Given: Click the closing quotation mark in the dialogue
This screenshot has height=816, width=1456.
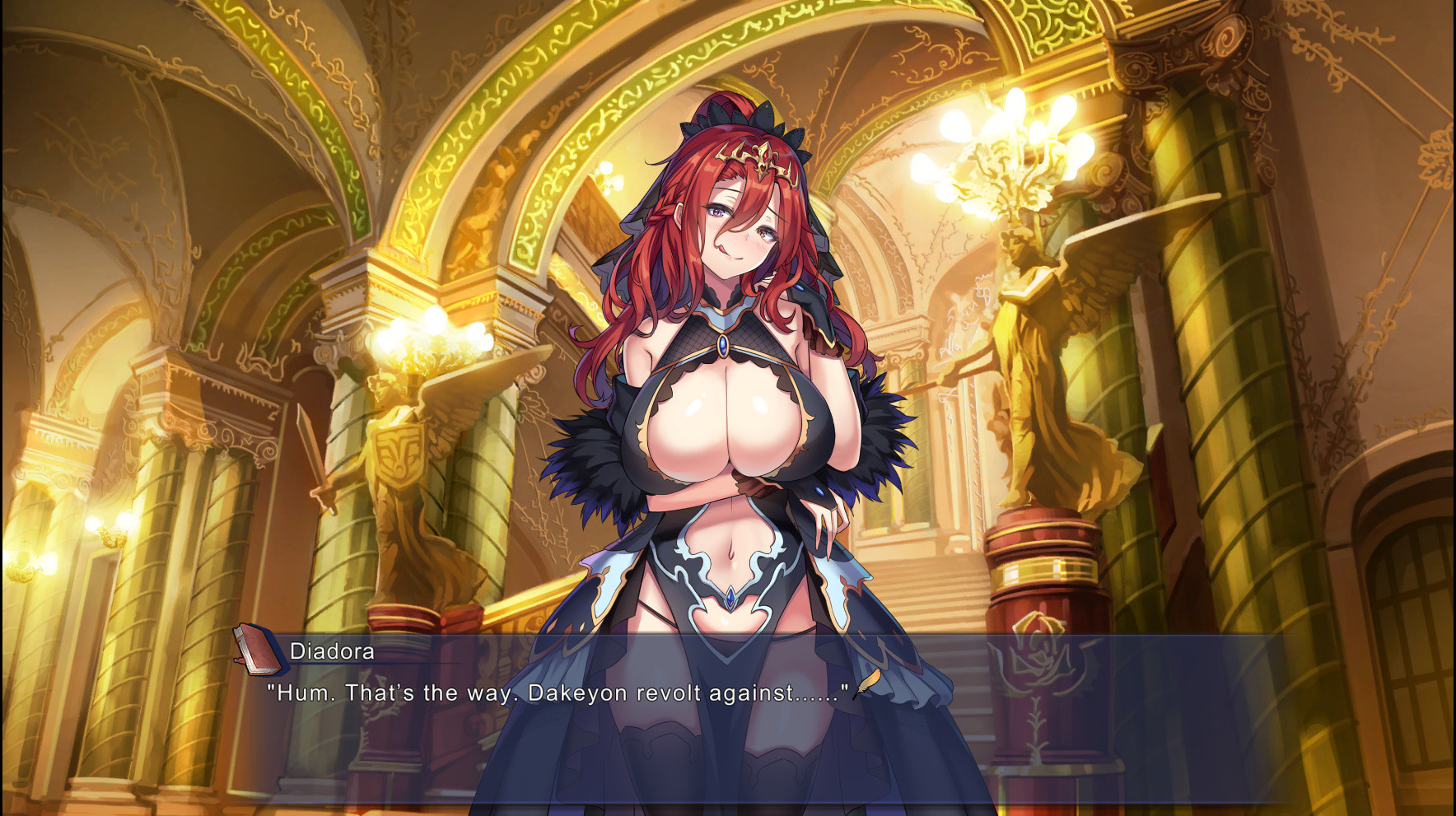Looking at the screenshot, I should tap(846, 688).
